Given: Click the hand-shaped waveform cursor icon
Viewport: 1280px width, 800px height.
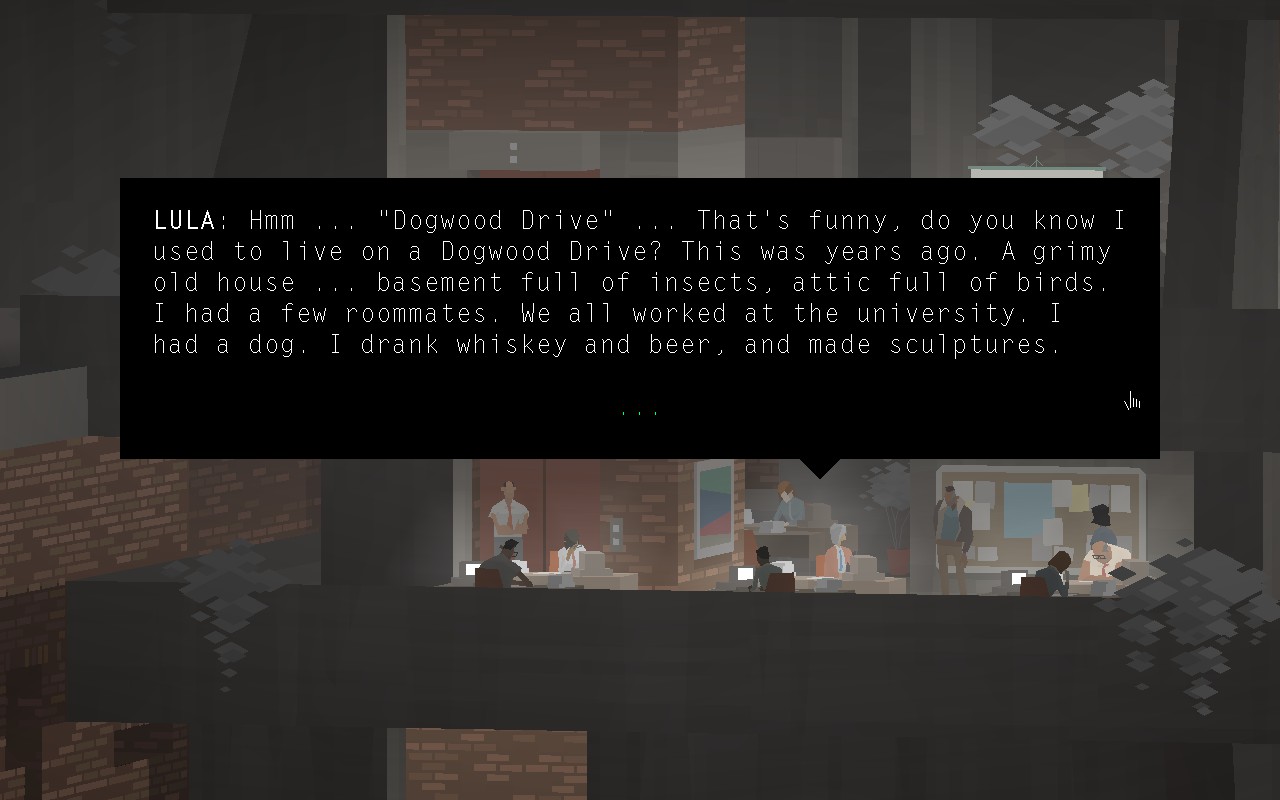Looking at the screenshot, I should [1131, 400].
